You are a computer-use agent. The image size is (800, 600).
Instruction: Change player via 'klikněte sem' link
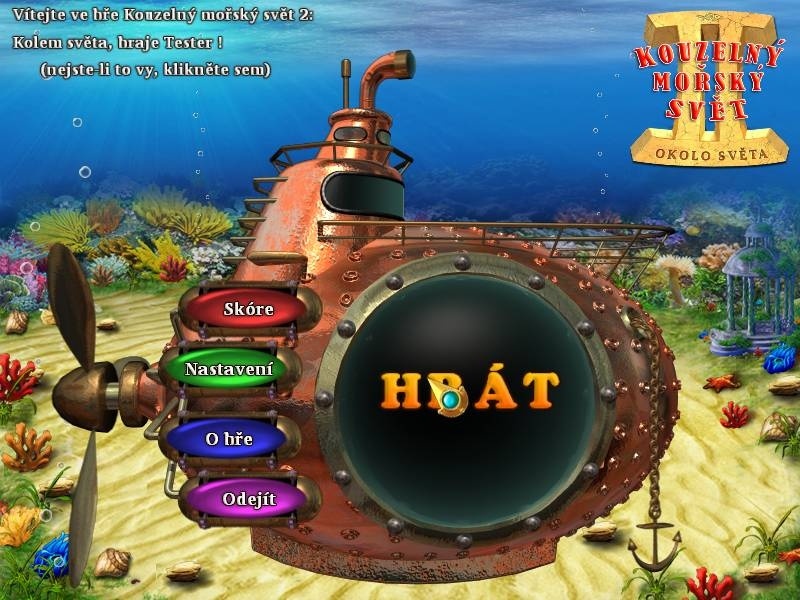click(x=156, y=69)
